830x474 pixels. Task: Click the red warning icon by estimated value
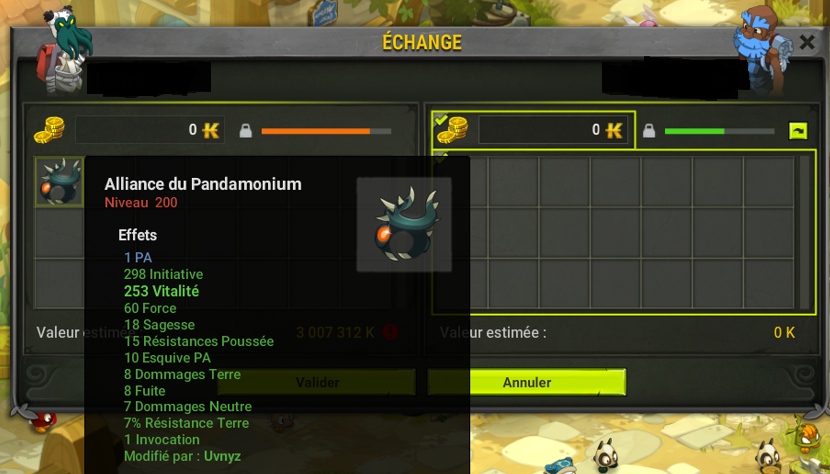coord(391,332)
